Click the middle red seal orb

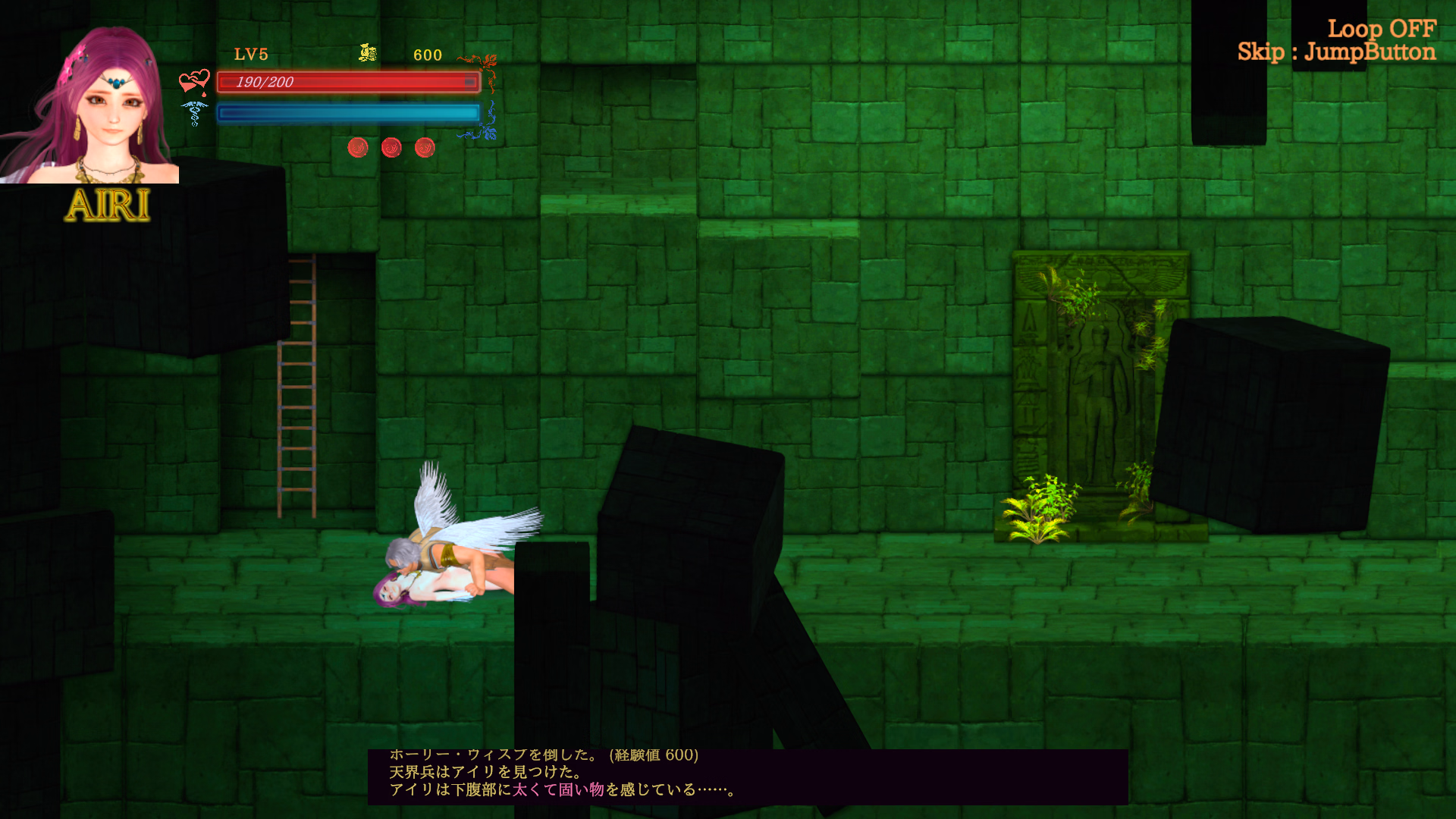coord(391,147)
